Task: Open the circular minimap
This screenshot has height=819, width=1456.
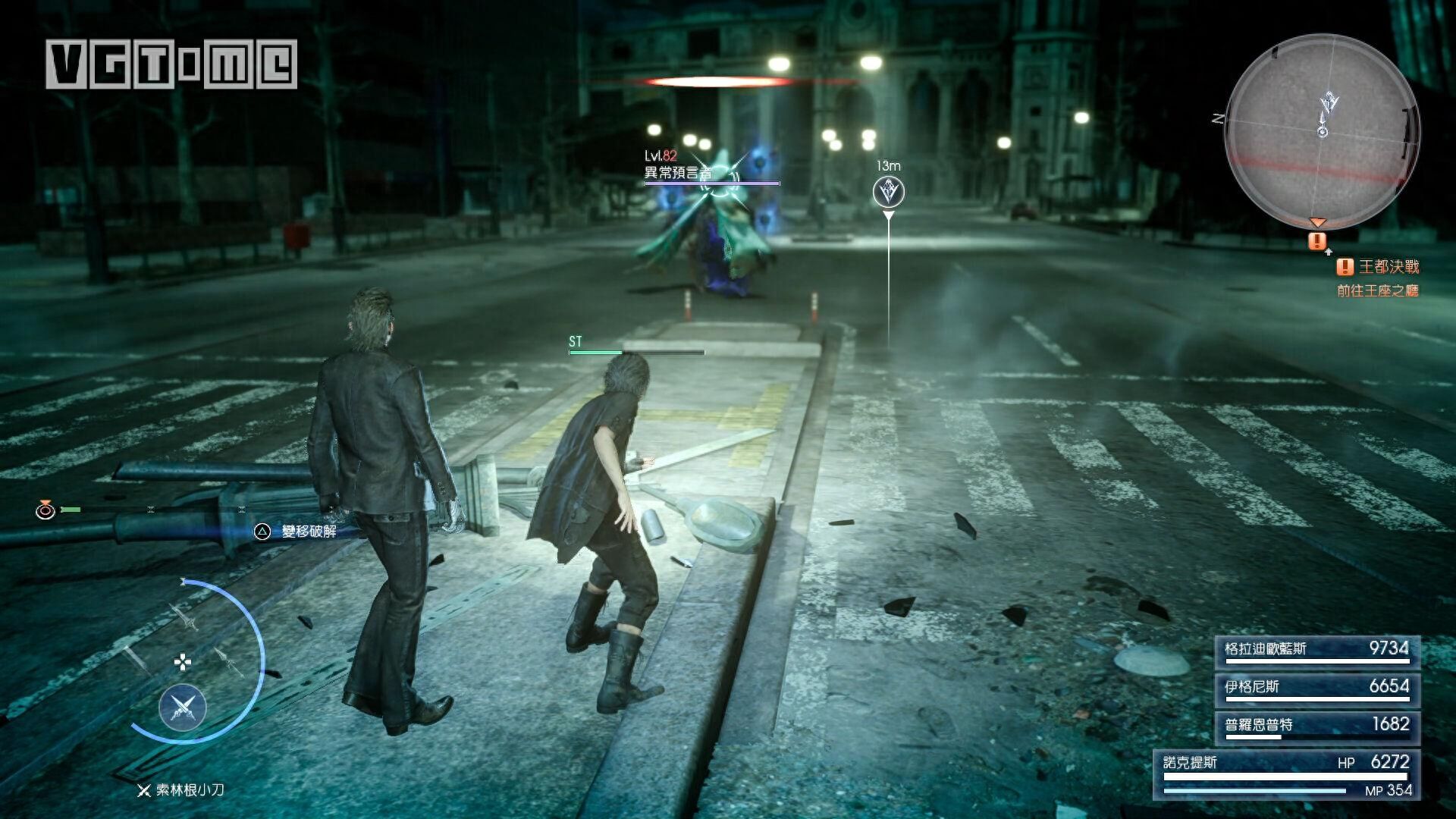Action: point(1323,130)
